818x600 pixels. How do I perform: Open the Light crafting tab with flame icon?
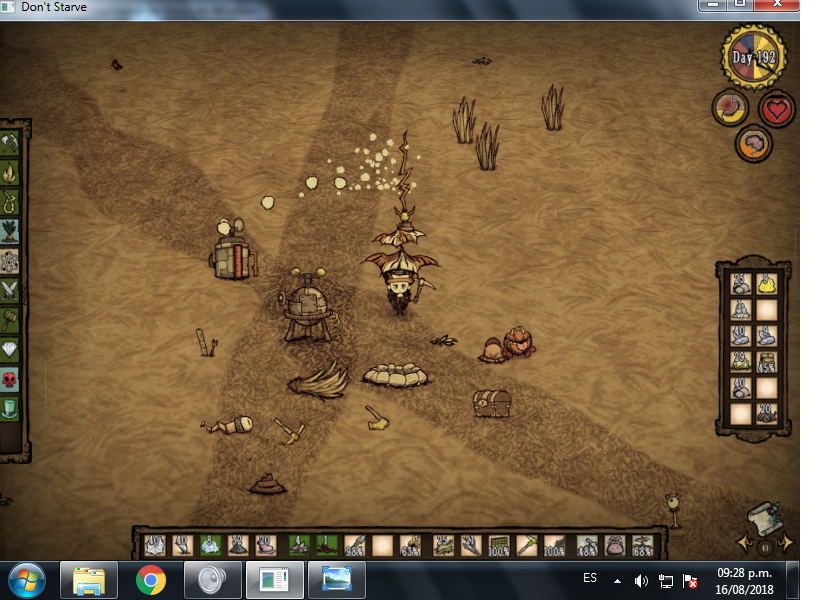(11, 173)
